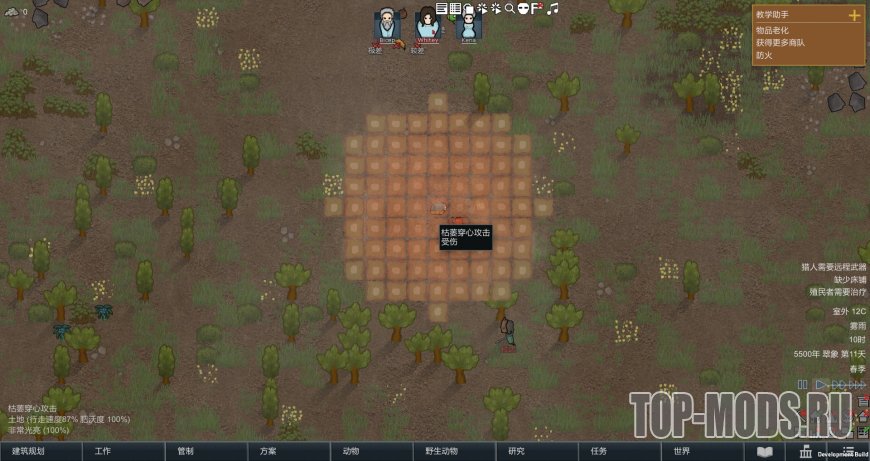Expand the 教学助手 panel with plus button
The height and width of the screenshot is (461, 870).
point(854,15)
